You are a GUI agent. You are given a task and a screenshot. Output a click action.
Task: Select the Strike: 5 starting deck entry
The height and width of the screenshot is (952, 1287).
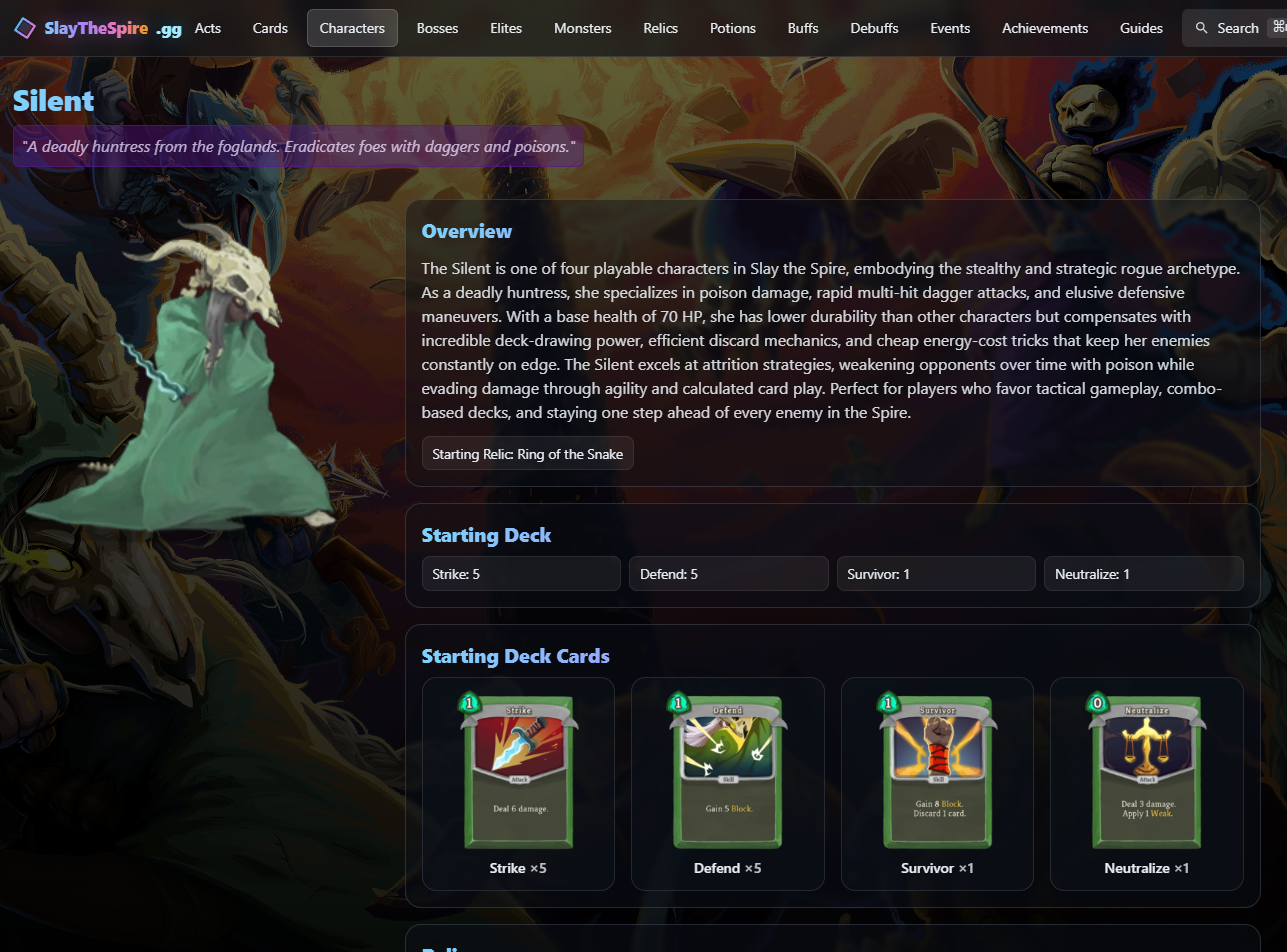pos(520,573)
